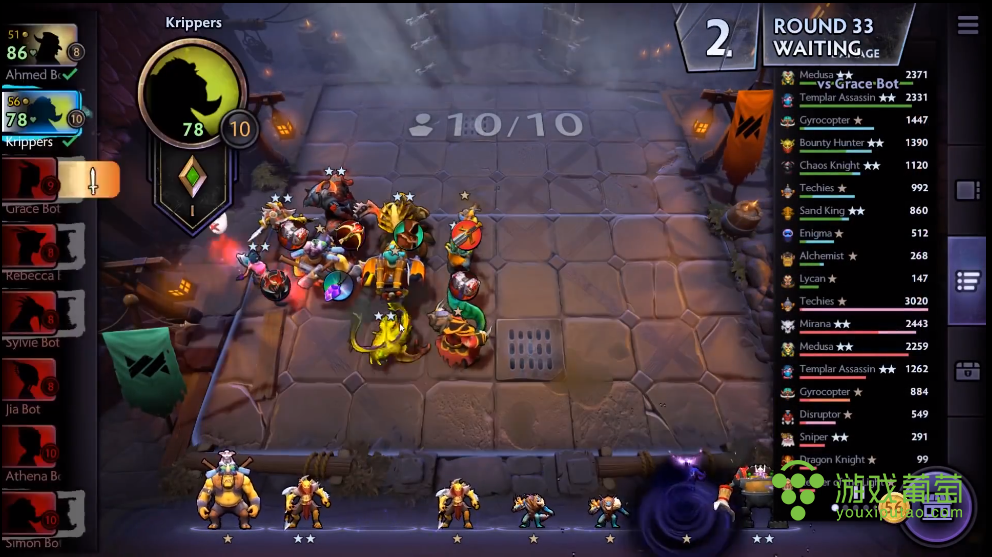
Task: Select the ogre unit on the bench
Action: (x=229, y=497)
